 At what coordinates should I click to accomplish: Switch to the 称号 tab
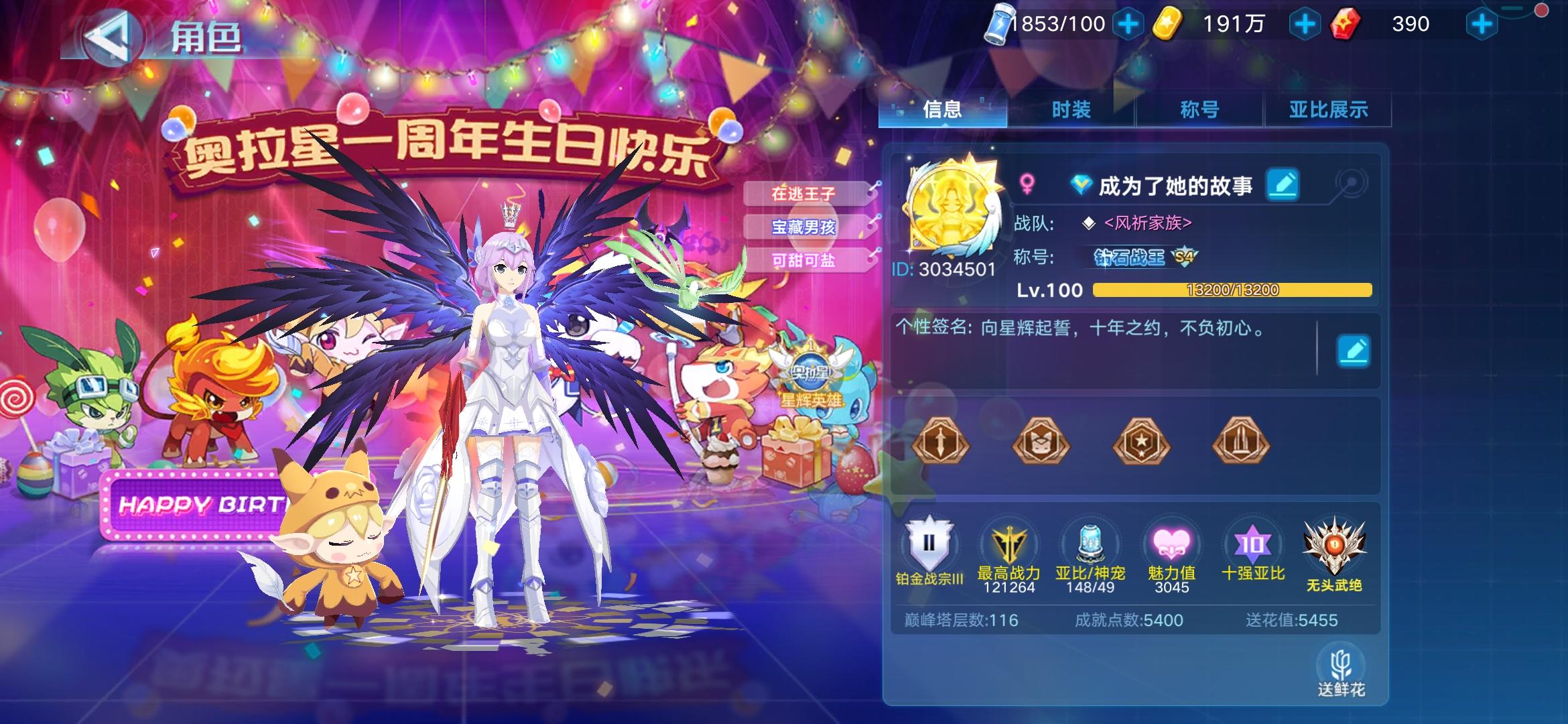click(x=1200, y=109)
